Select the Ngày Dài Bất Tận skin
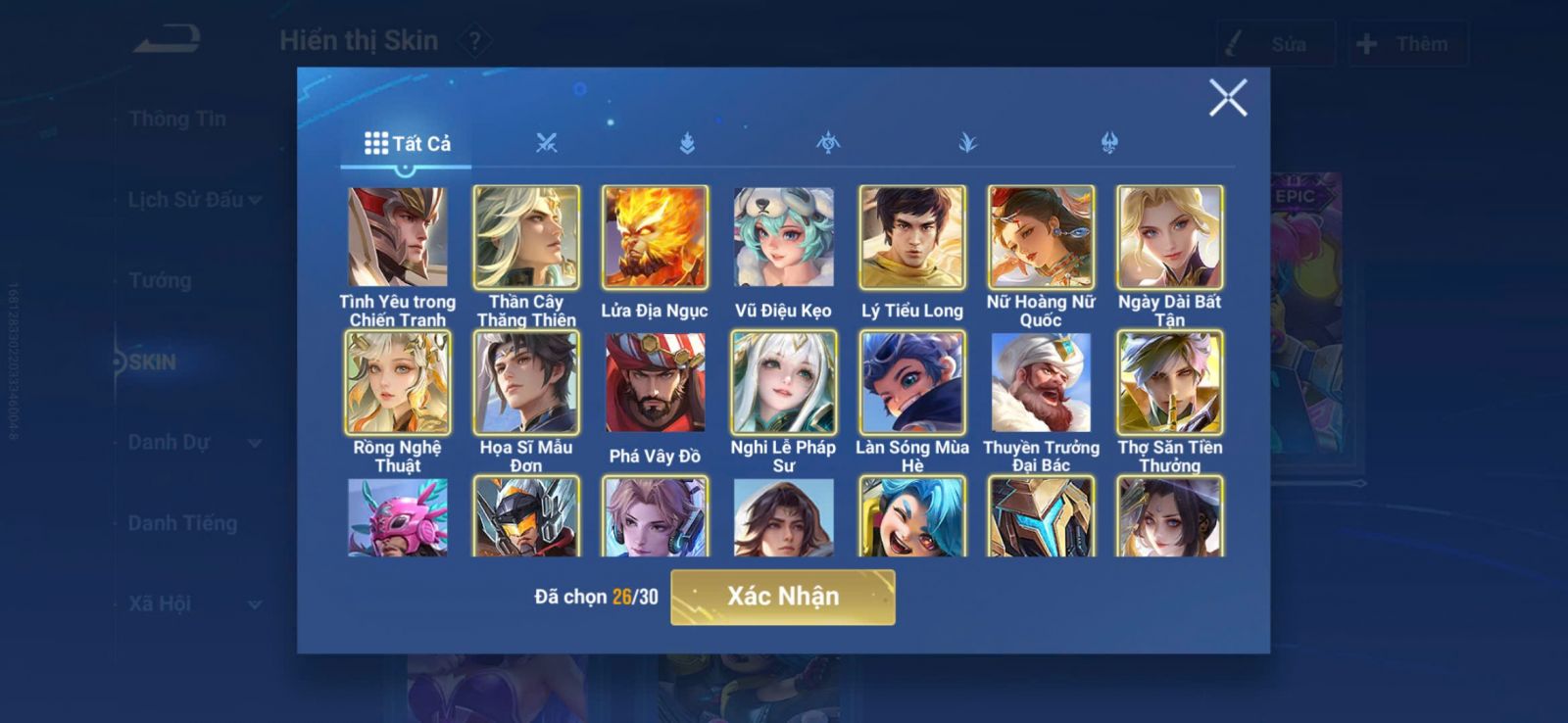Screen dimensions: 1568x723 [x=1169, y=237]
